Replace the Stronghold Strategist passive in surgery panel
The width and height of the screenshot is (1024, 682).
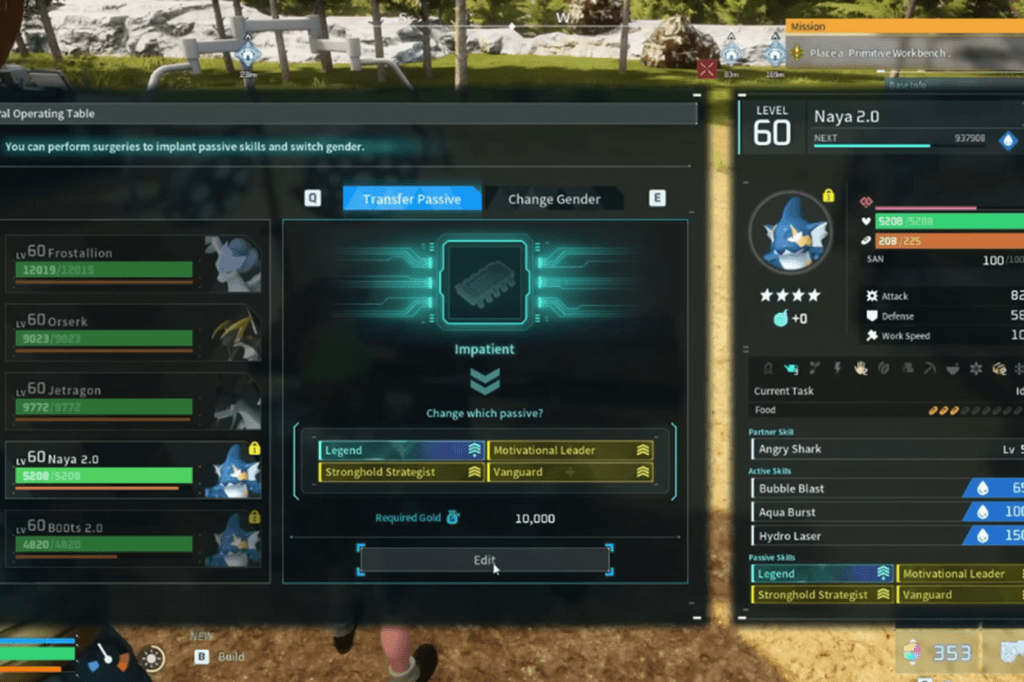click(x=401, y=472)
